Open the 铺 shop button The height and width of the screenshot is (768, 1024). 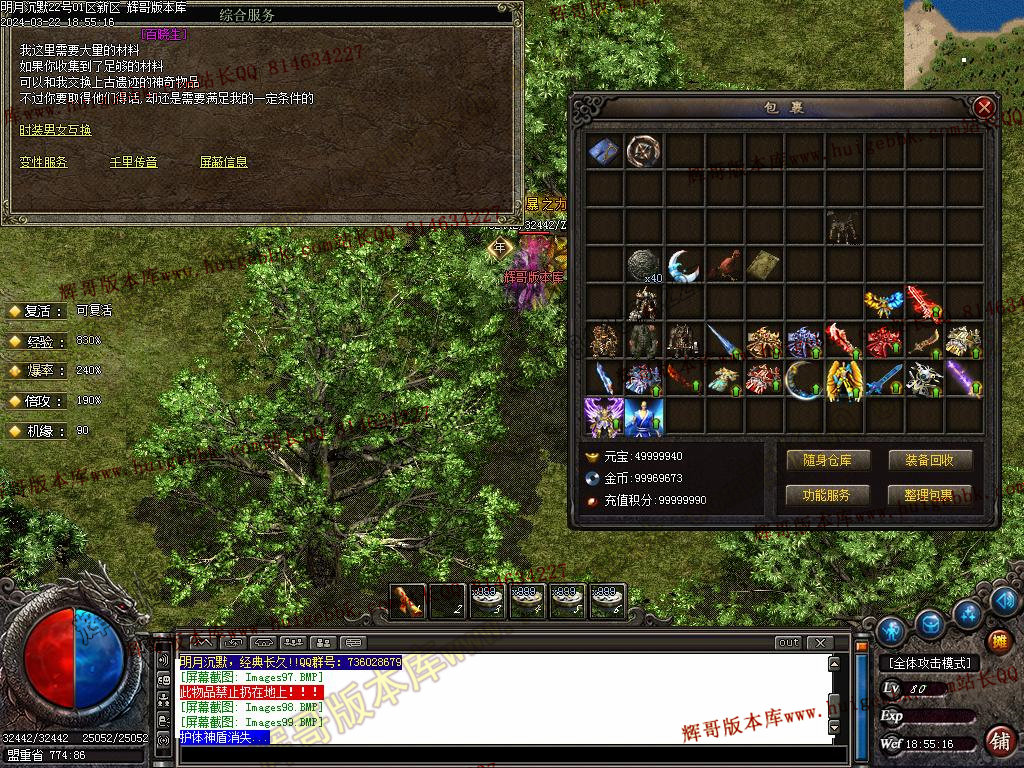click(999, 740)
